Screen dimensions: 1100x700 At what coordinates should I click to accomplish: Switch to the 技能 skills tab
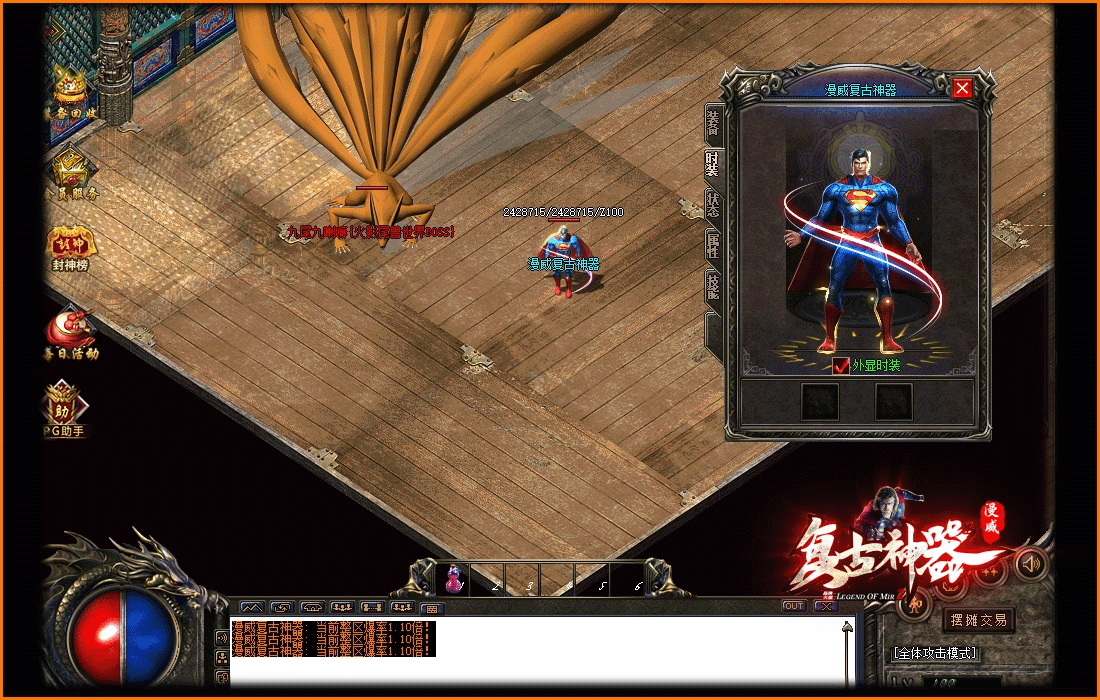pos(713,287)
